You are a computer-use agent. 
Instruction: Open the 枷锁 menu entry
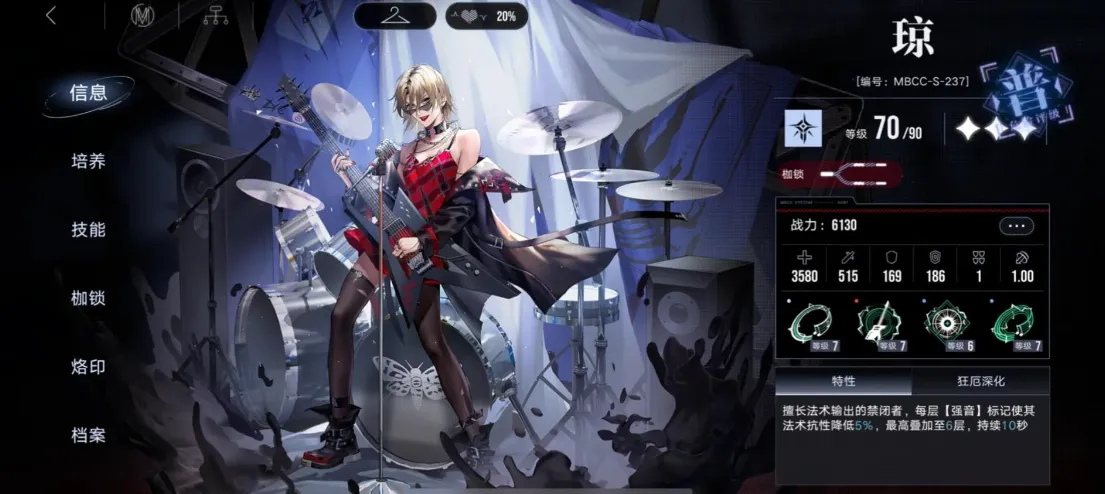(x=88, y=298)
